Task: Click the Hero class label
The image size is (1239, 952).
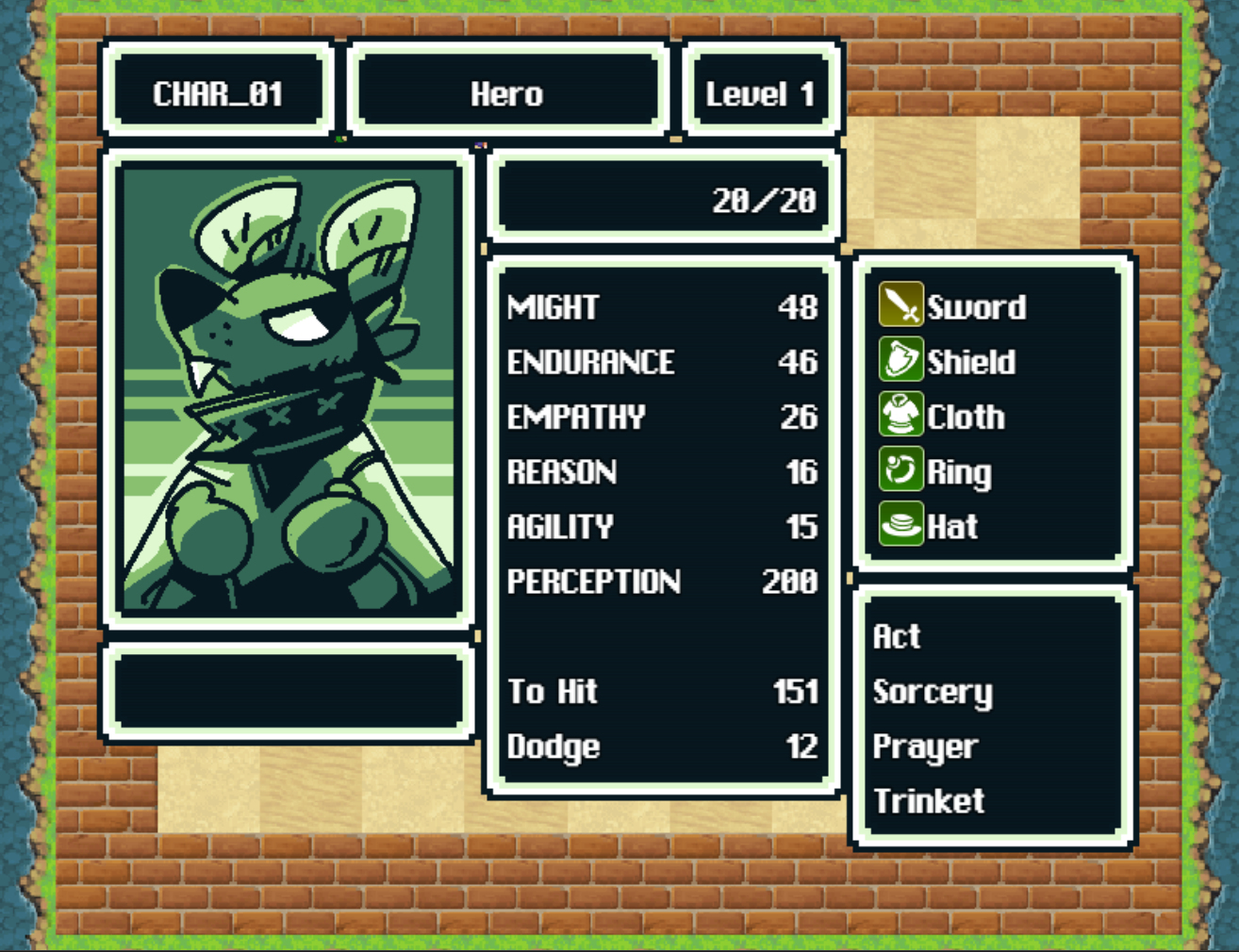Action: (507, 93)
